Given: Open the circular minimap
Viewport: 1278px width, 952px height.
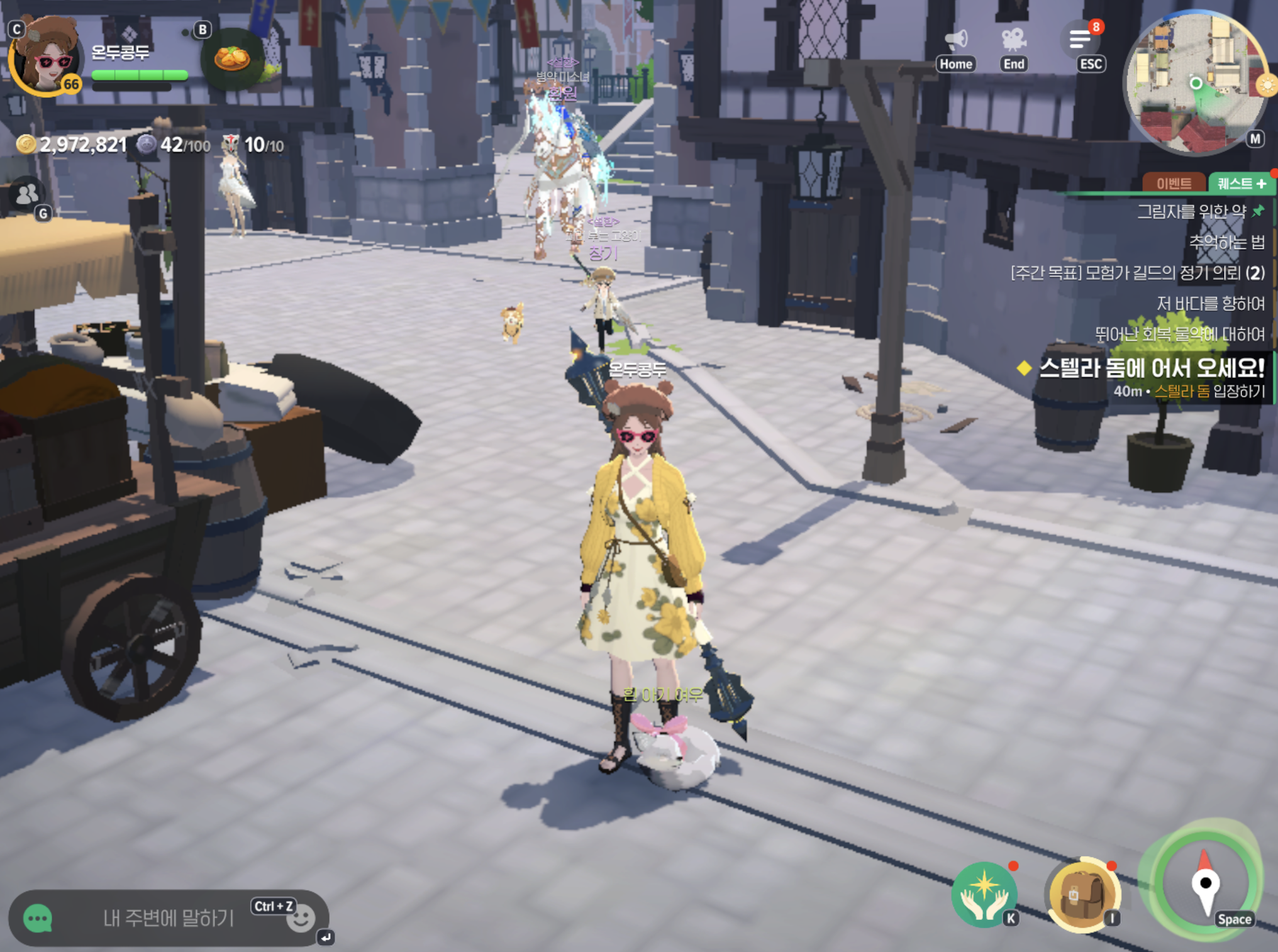Looking at the screenshot, I should [1196, 82].
